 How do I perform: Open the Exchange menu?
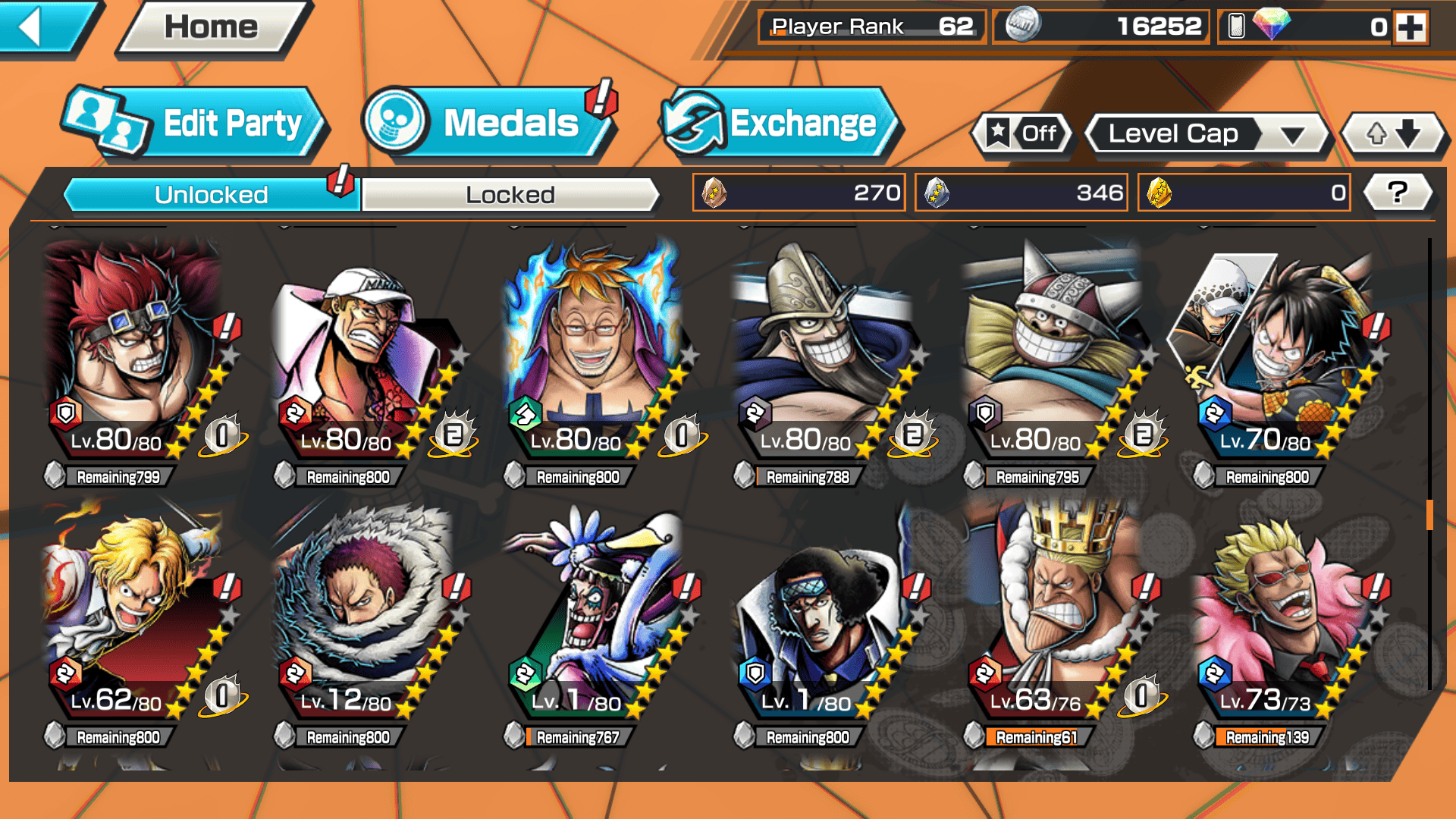[x=781, y=124]
